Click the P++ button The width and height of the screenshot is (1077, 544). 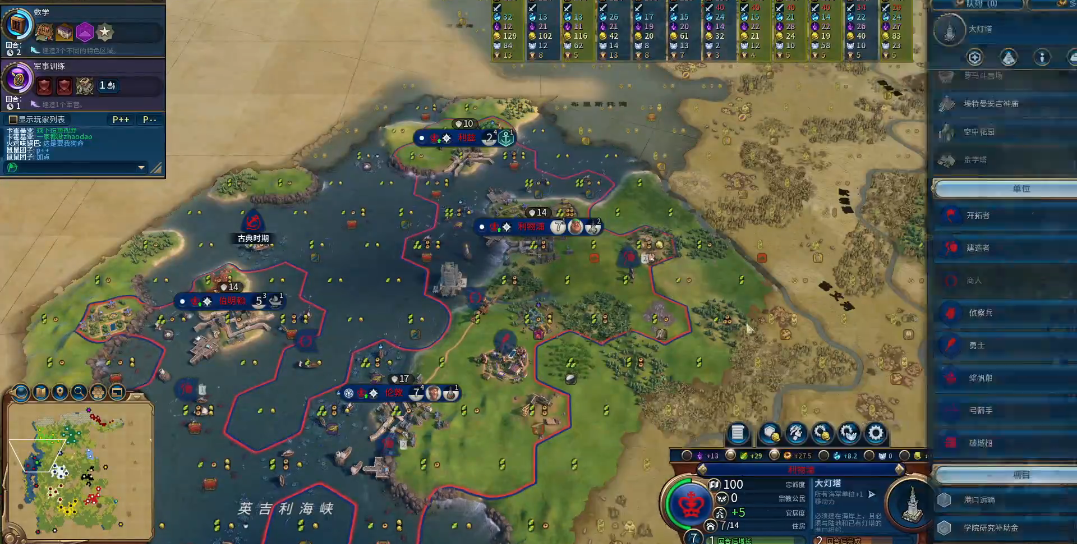[120, 119]
